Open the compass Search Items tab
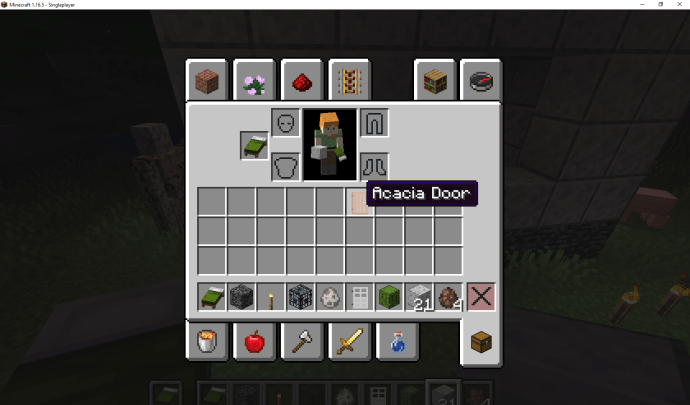This screenshot has width=690, height=405. pos(482,81)
